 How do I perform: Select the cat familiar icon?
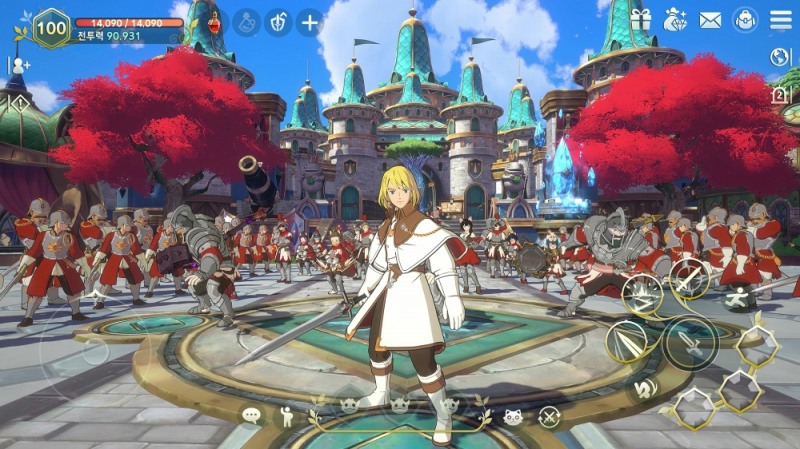513,416
